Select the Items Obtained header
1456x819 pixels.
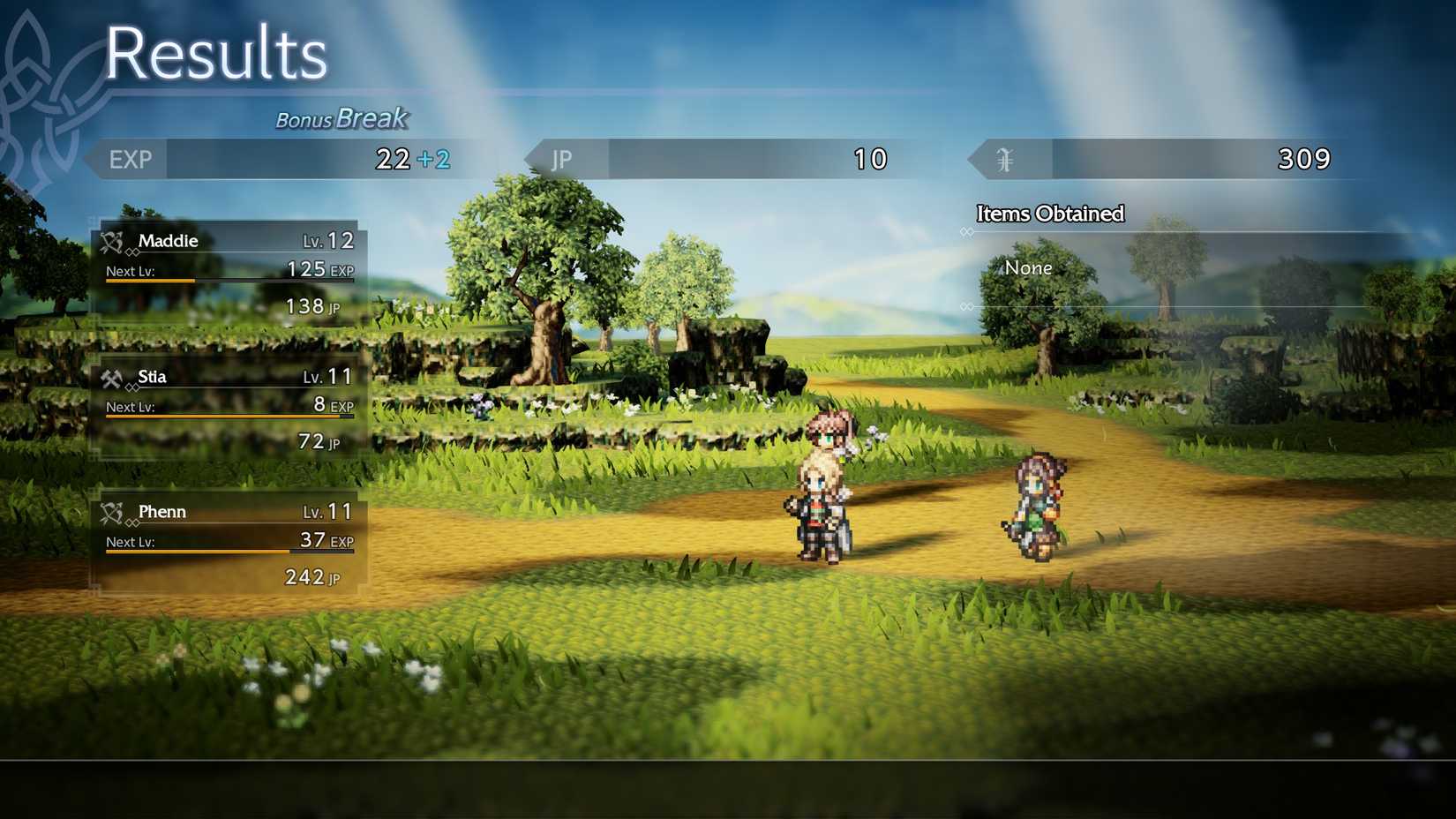pyautogui.click(x=1048, y=214)
